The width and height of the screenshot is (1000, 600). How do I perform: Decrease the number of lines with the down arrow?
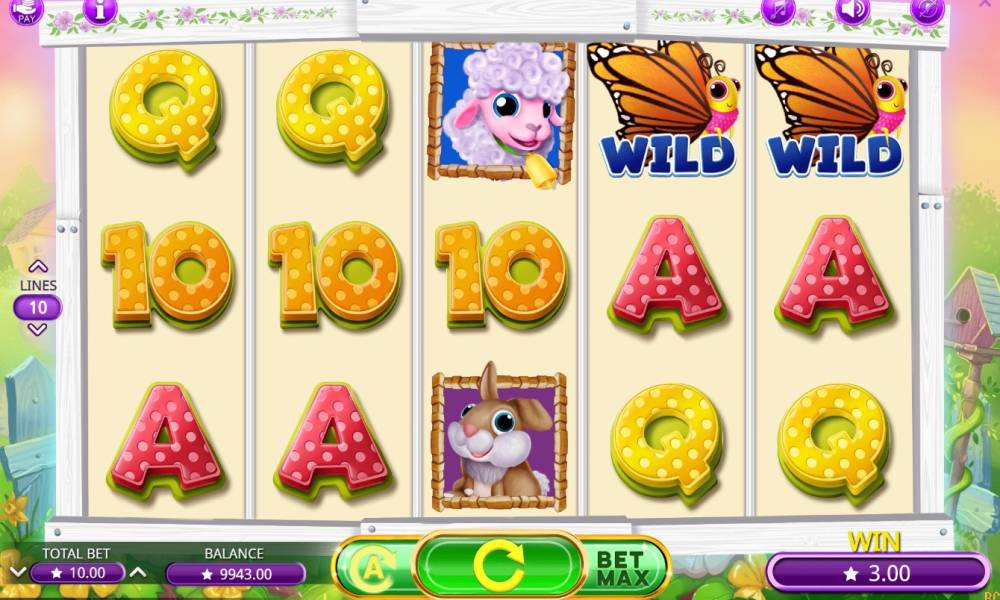click(x=38, y=330)
